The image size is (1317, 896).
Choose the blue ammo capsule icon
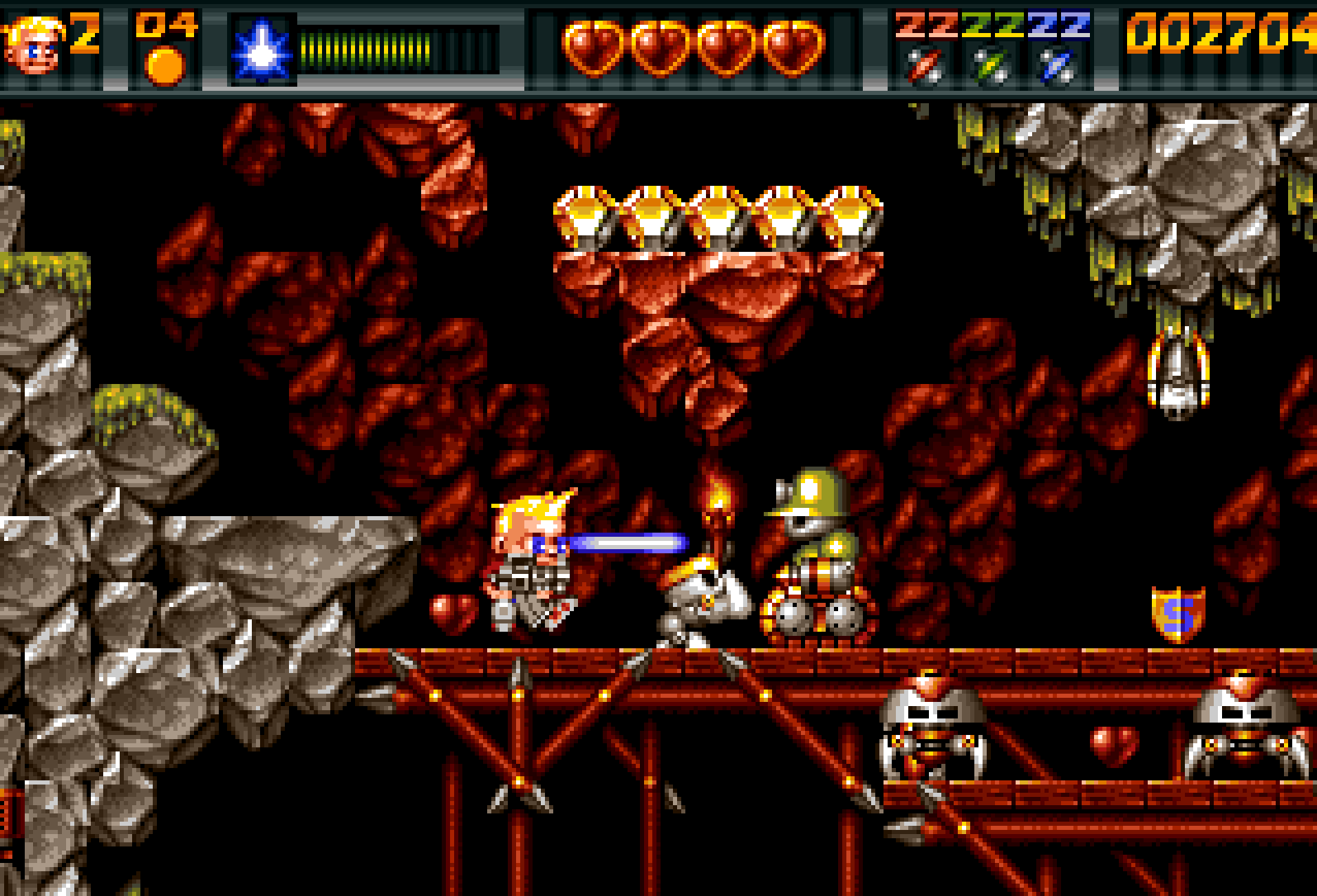1058,67
